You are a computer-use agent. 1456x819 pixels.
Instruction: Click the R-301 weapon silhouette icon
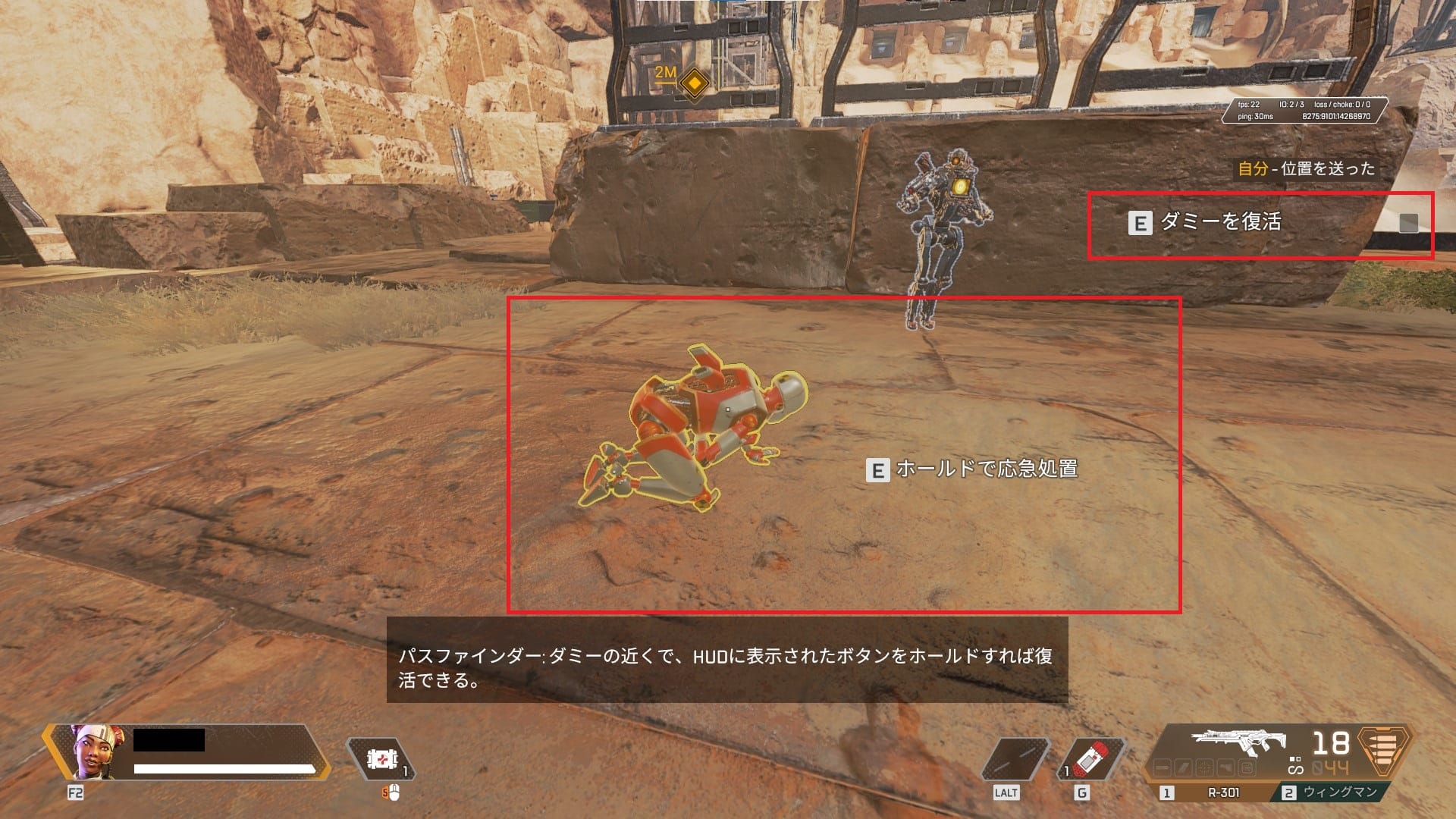[1236, 742]
